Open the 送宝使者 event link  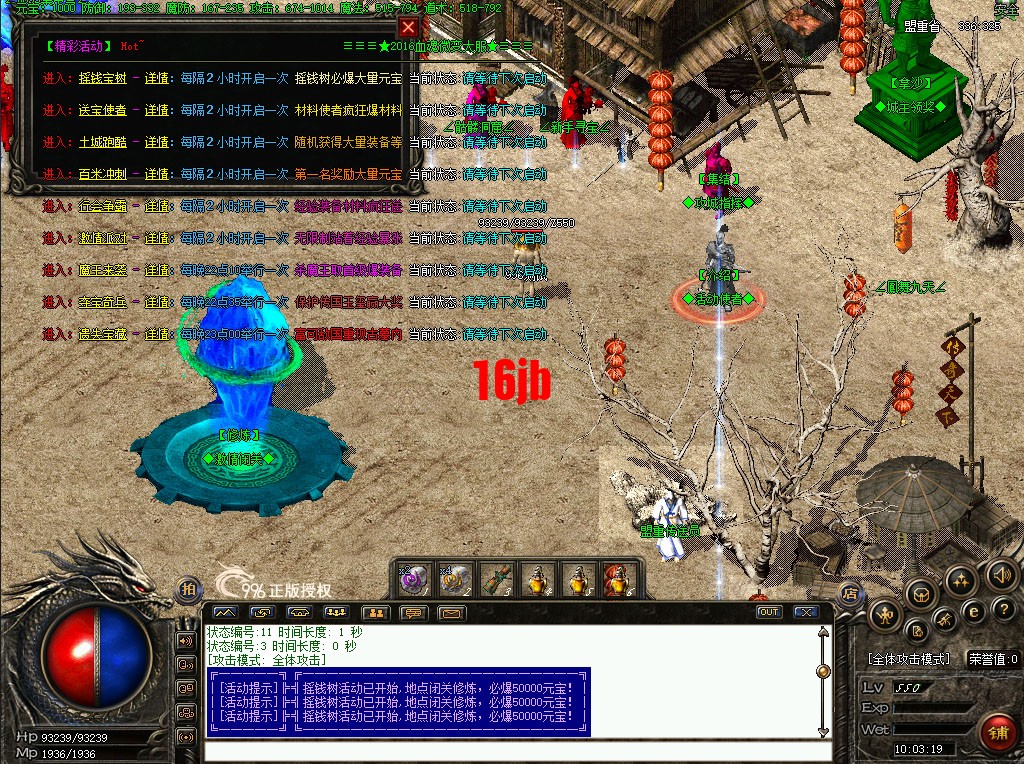(x=102, y=110)
